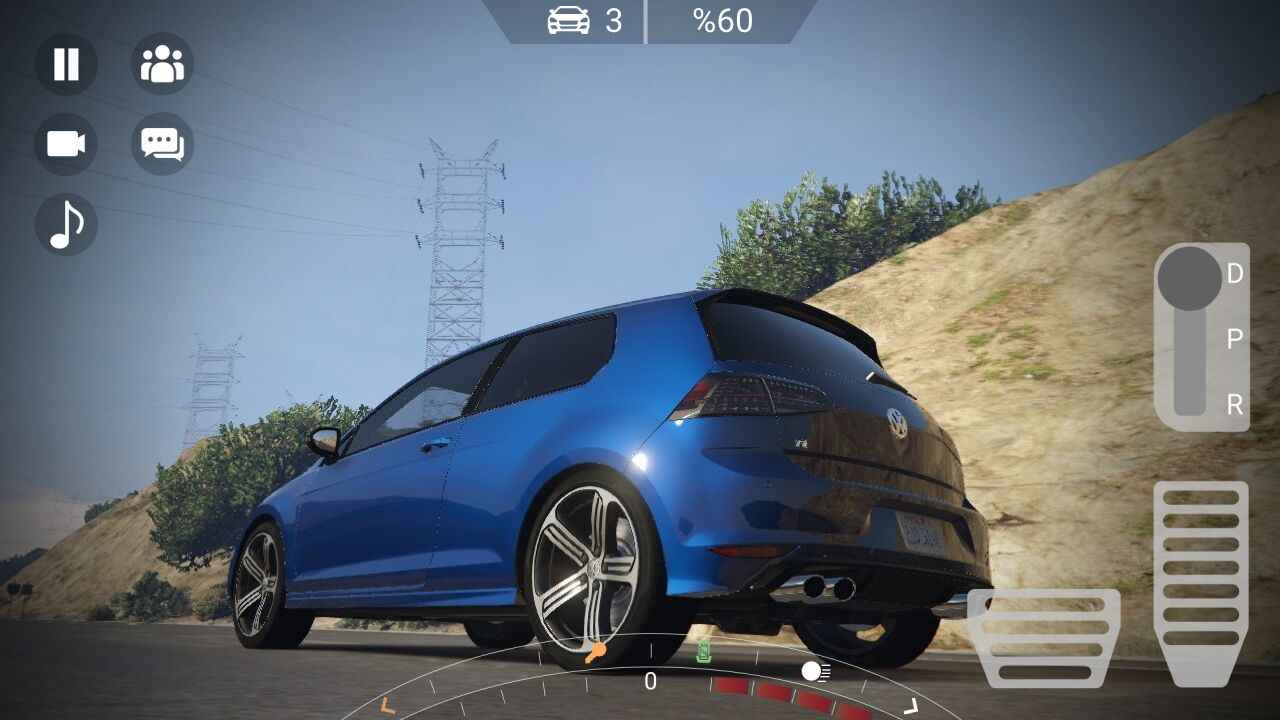
Task: Switch camera view with the video icon
Action: pyautogui.click(x=65, y=145)
